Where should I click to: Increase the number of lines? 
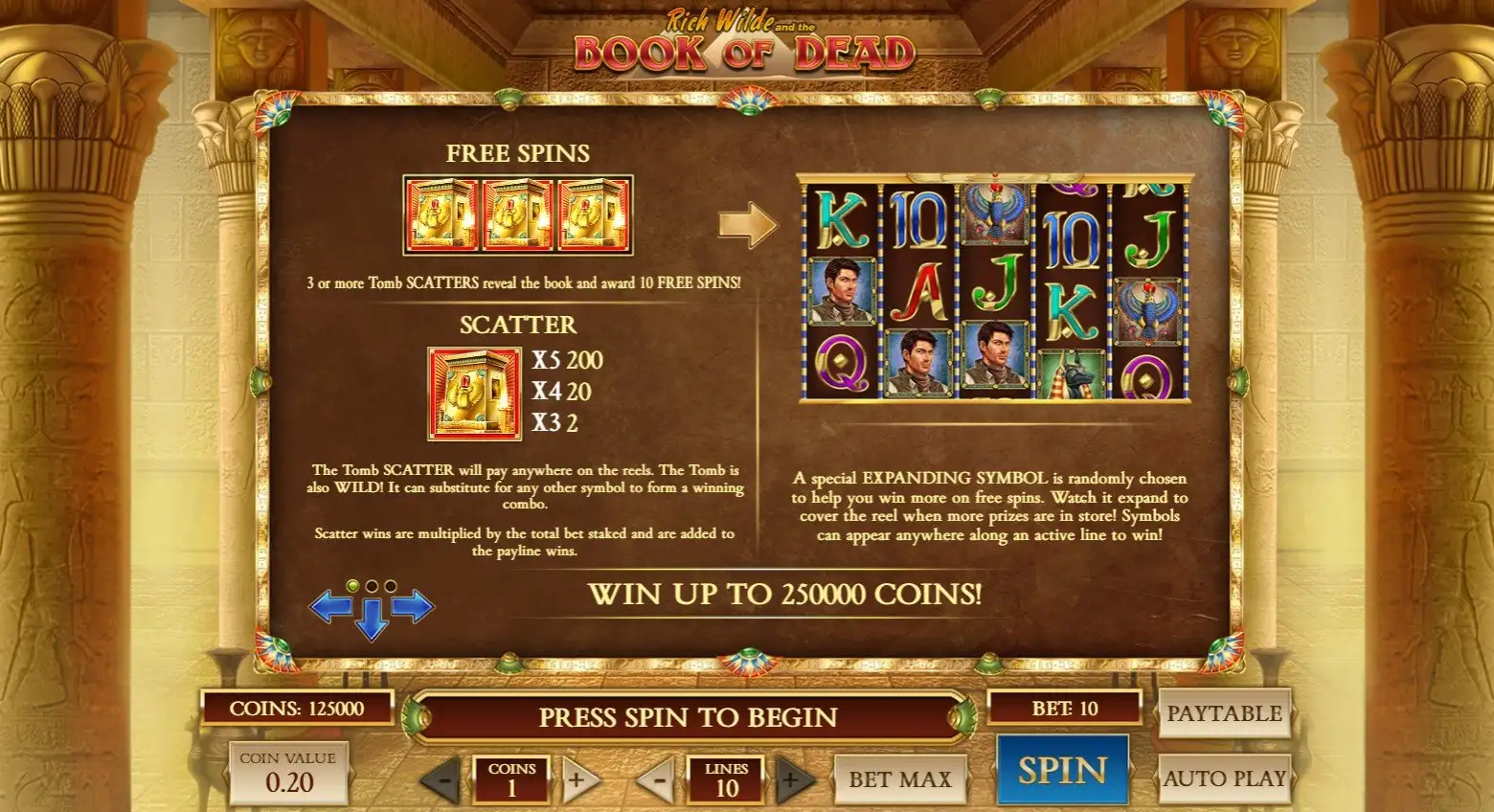click(791, 780)
